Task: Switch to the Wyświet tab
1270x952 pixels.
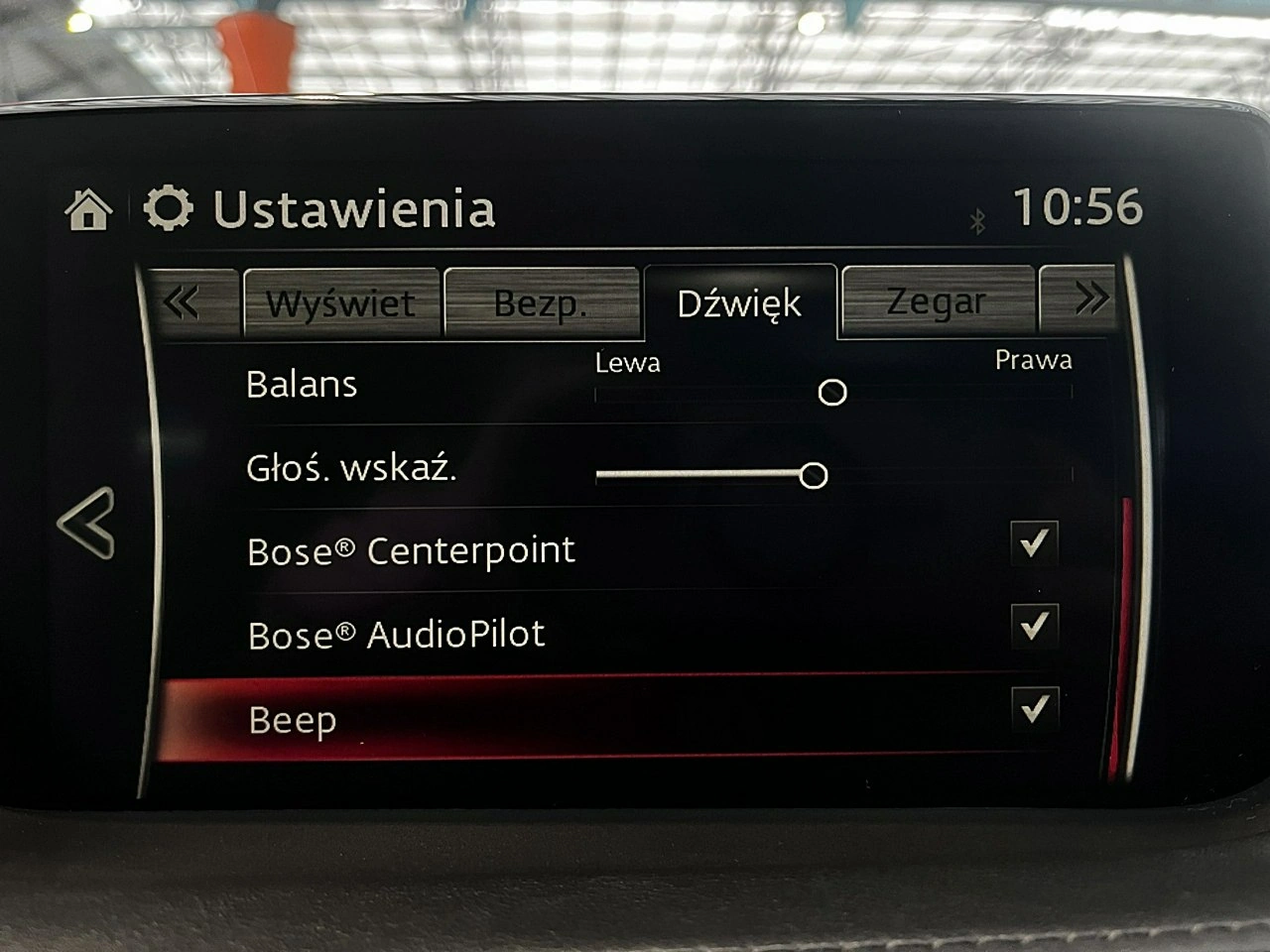Action: [x=342, y=302]
